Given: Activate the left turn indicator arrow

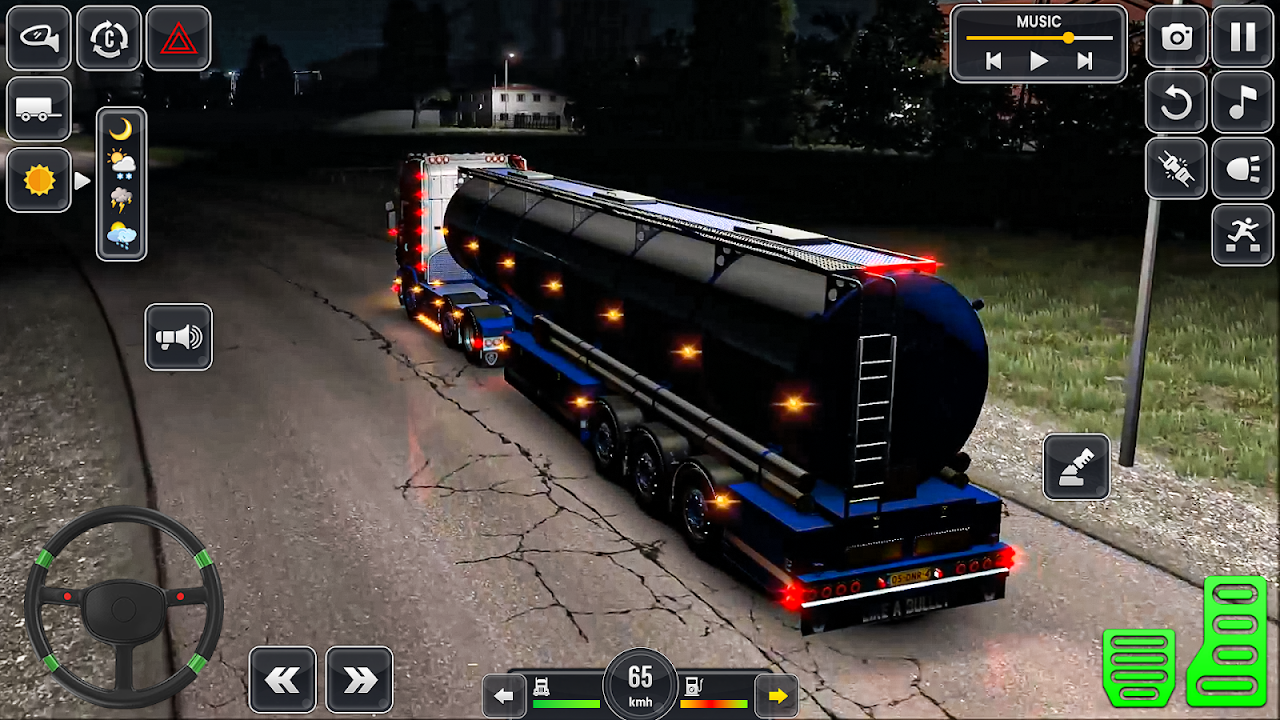Looking at the screenshot, I should click(504, 696).
